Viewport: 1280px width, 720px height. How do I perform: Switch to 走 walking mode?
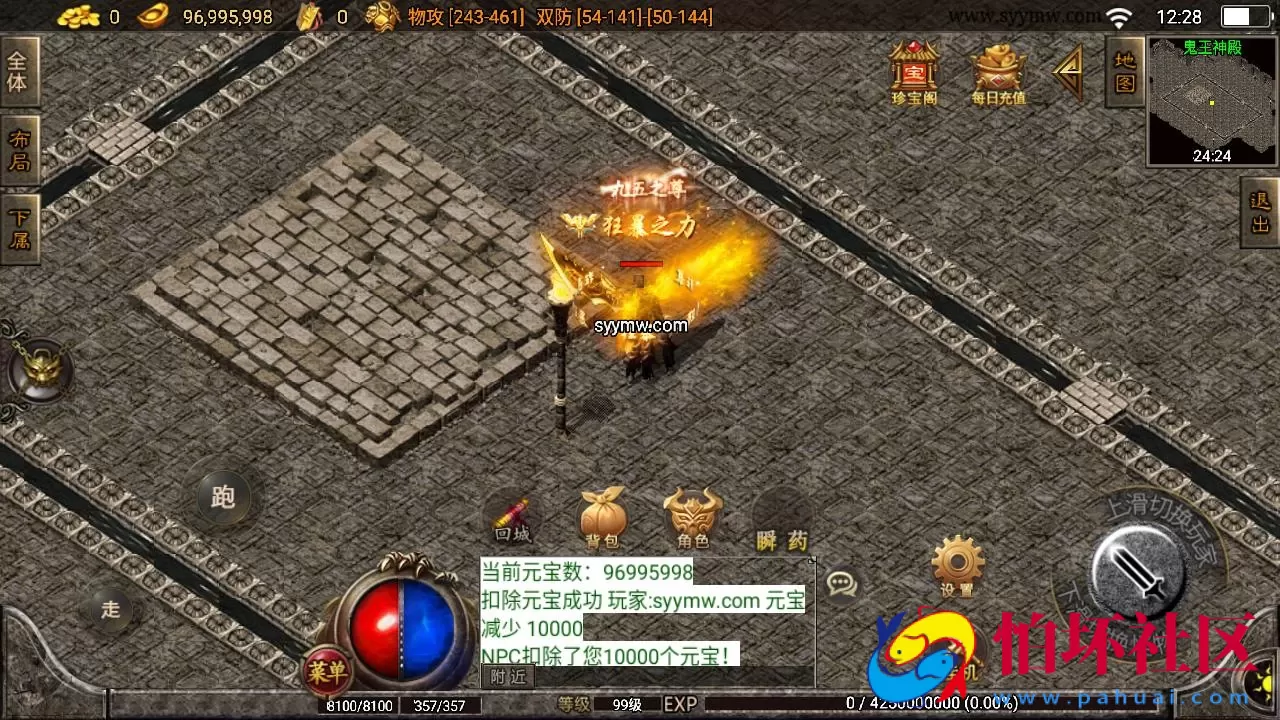click(110, 610)
